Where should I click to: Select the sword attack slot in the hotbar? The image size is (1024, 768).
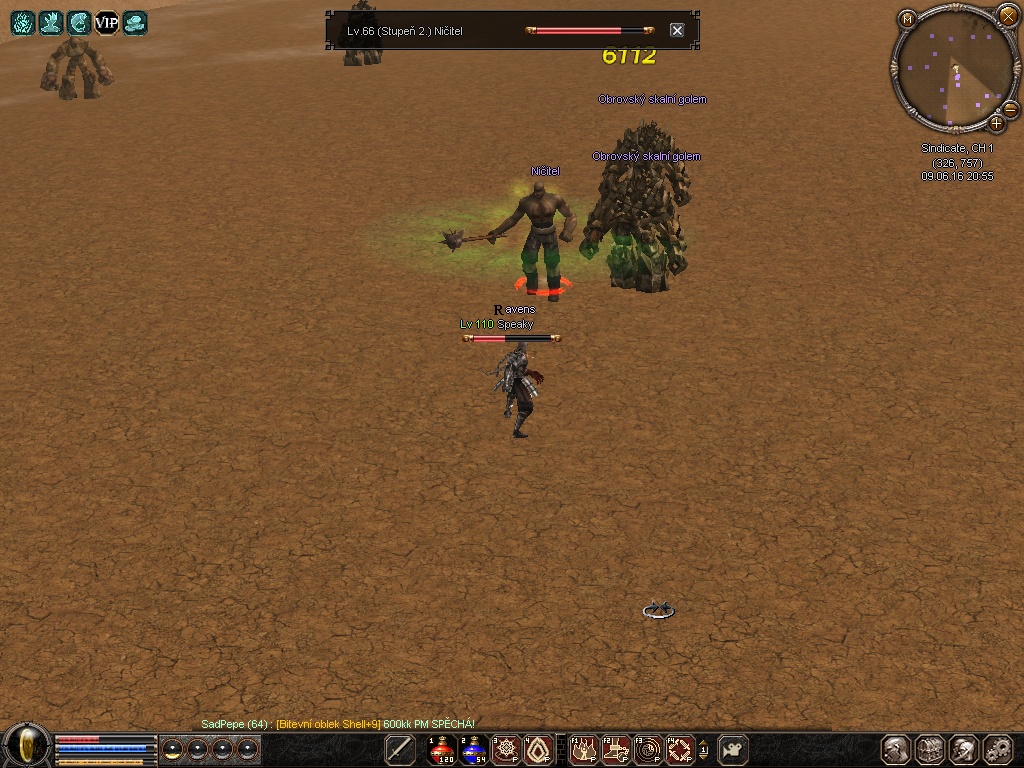(x=400, y=750)
